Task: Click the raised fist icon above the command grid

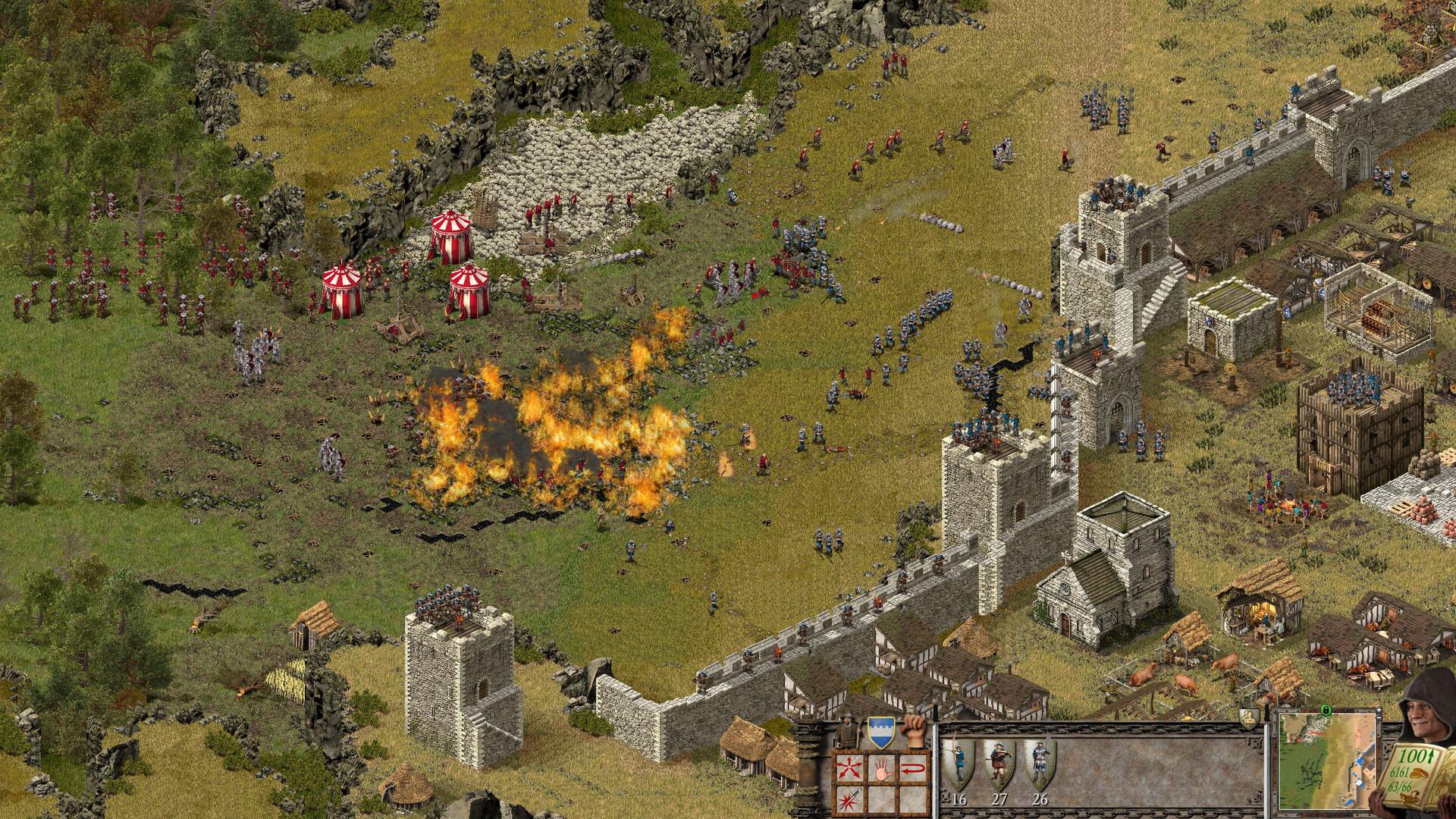Action: [x=914, y=733]
